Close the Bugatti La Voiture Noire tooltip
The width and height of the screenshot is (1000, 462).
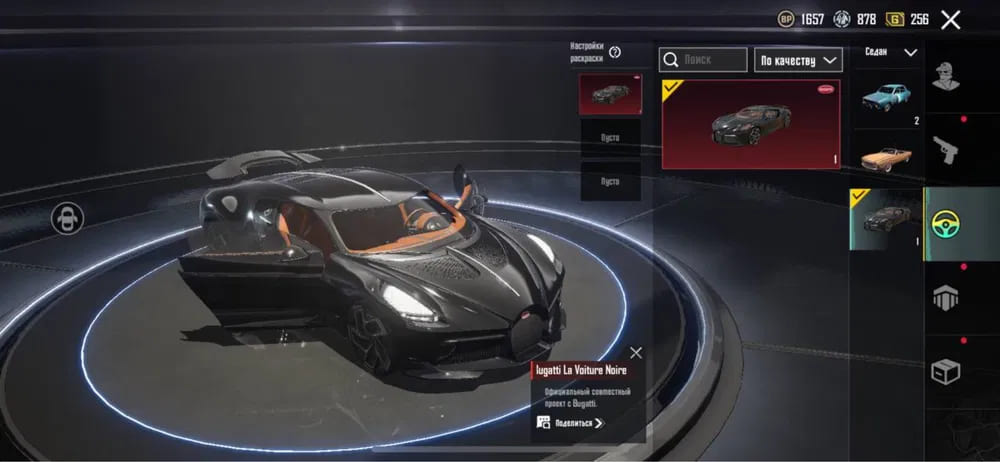(x=636, y=352)
